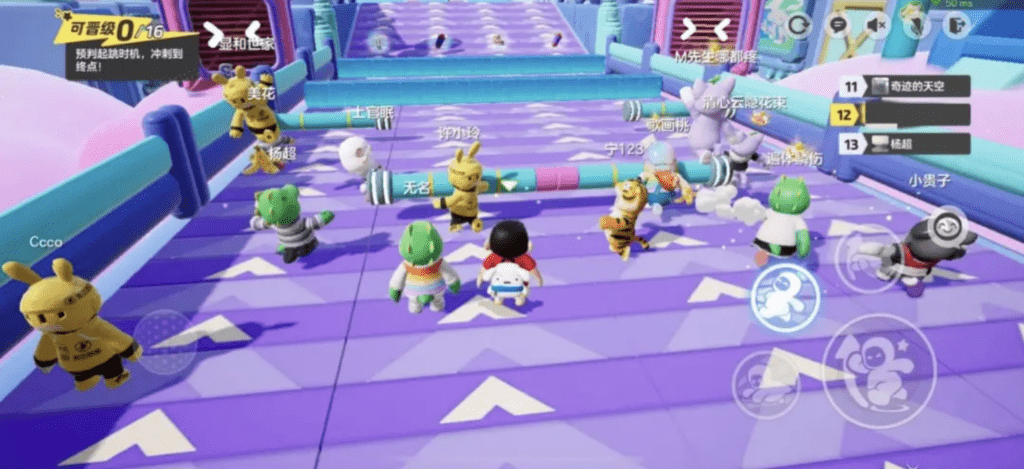The image size is (1024, 469).
Task: Click the exit door icon
Action: point(956,25)
